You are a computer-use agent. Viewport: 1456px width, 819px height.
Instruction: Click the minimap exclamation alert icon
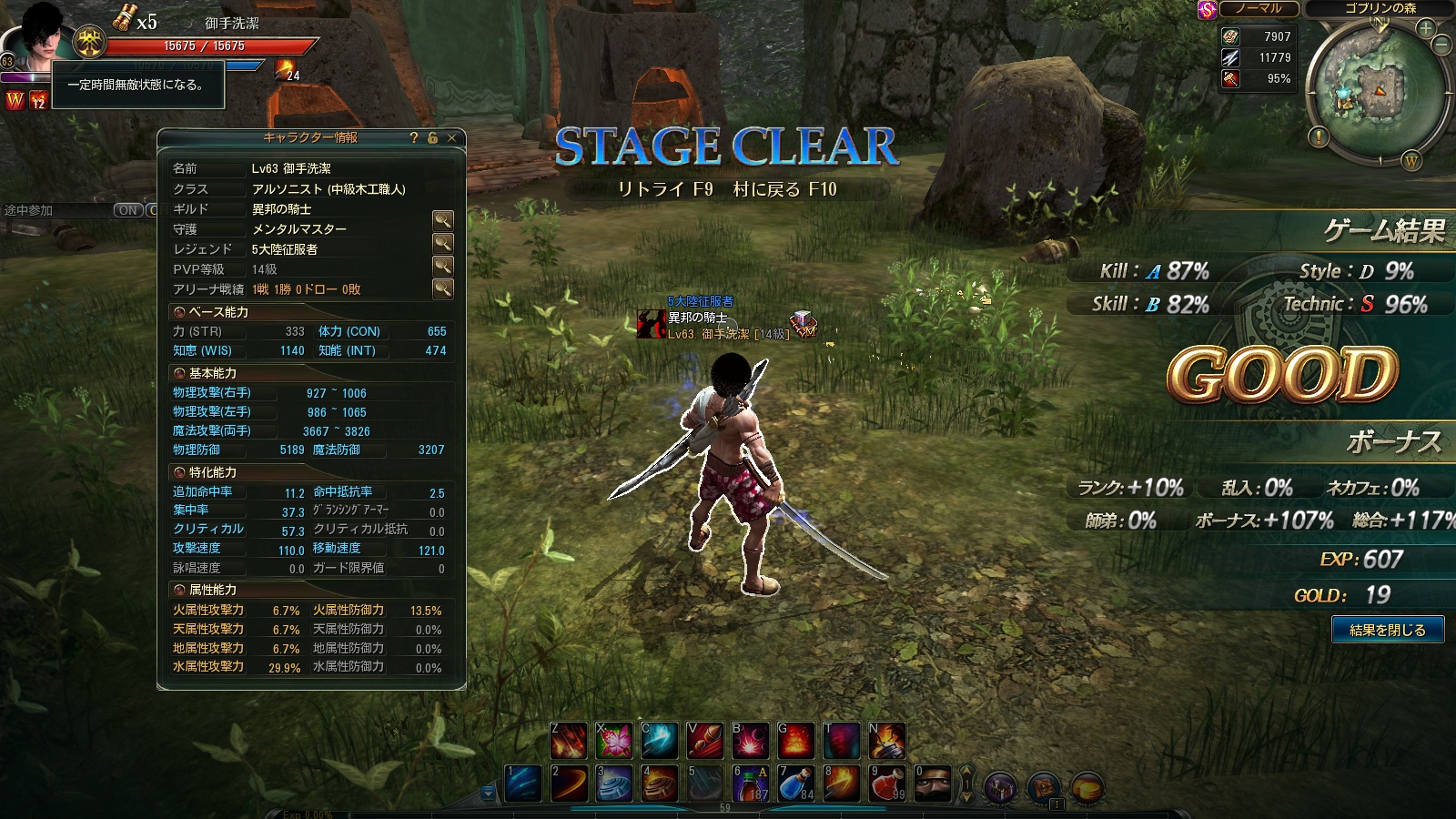tap(1319, 137)
